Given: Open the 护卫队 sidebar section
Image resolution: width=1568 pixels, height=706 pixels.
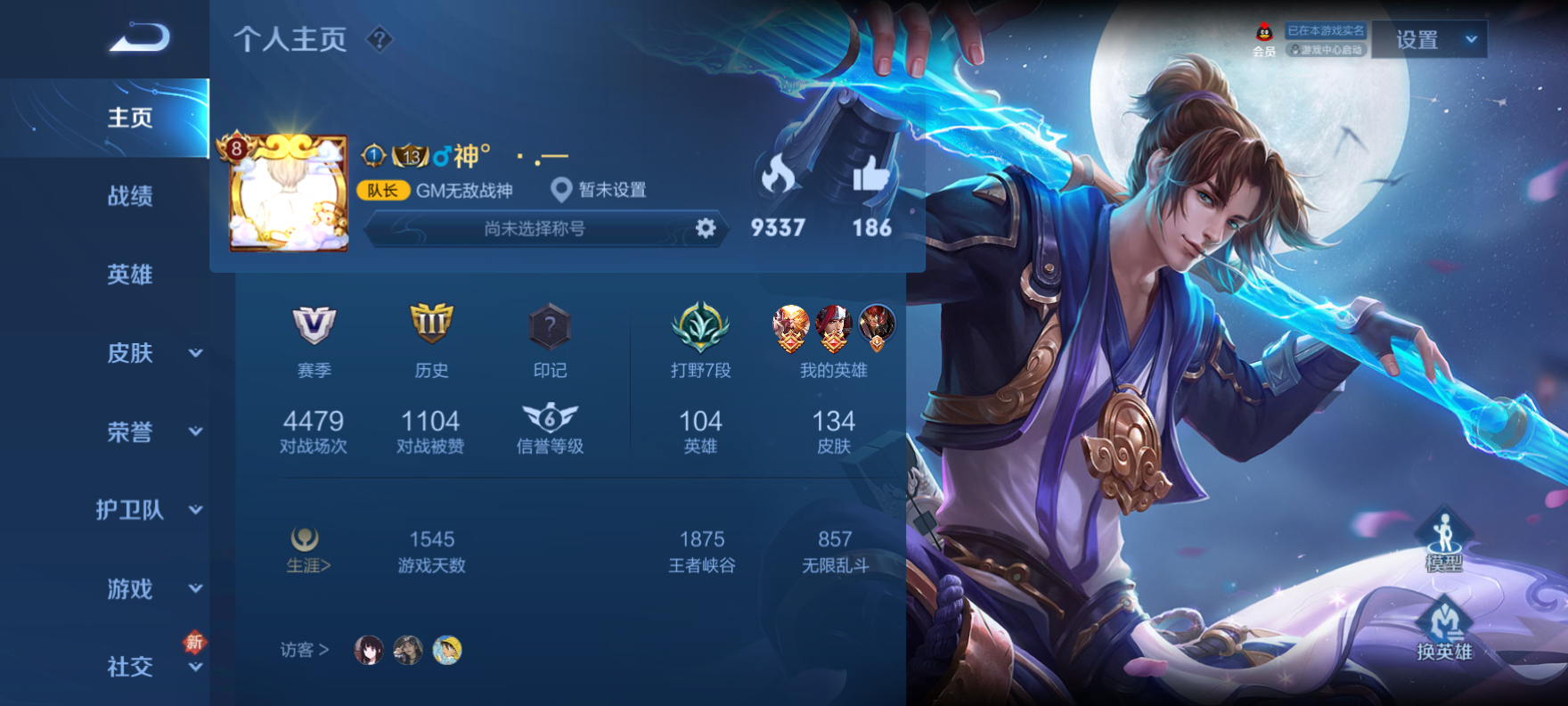Looking at the screenshot, I should pos(147,510).
